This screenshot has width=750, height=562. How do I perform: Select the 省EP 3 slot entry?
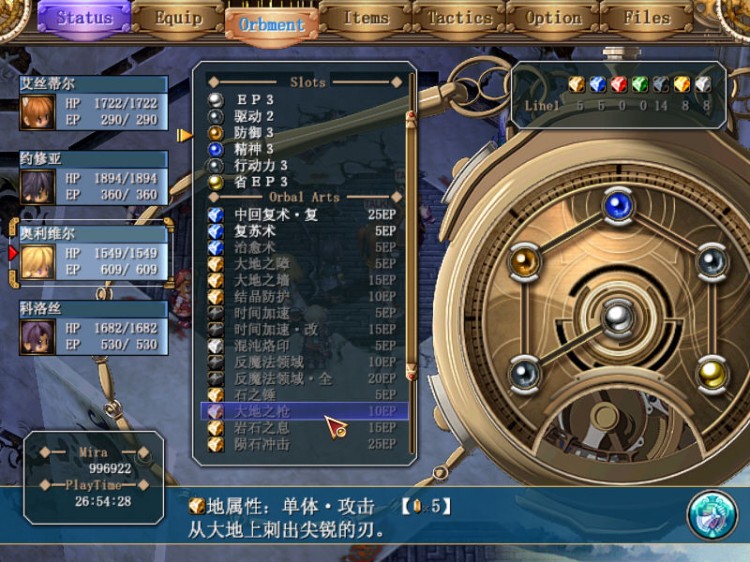coord(262,181)
